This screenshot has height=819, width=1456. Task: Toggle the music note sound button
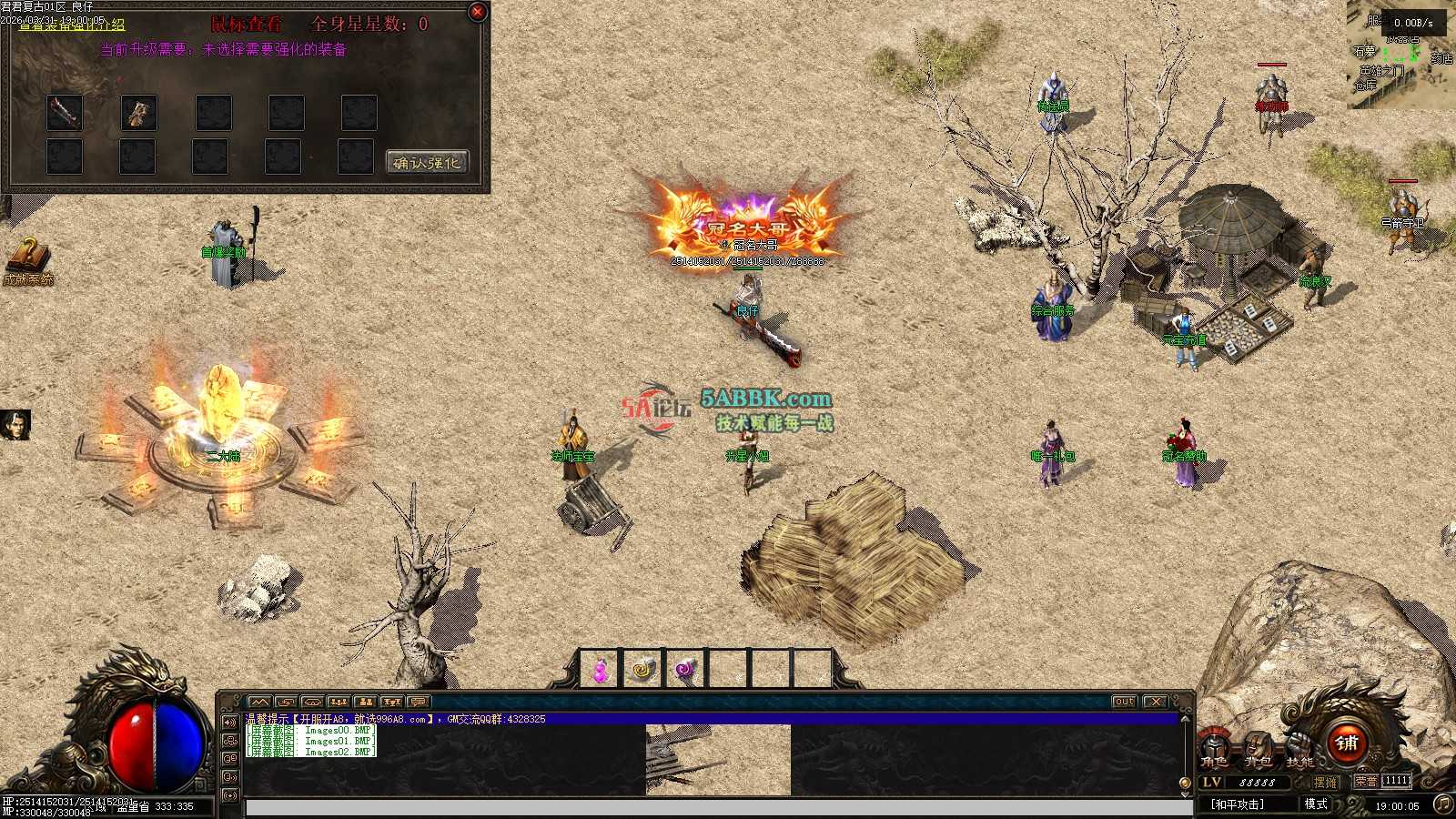pyautogui.click(x=1442, y=804)
